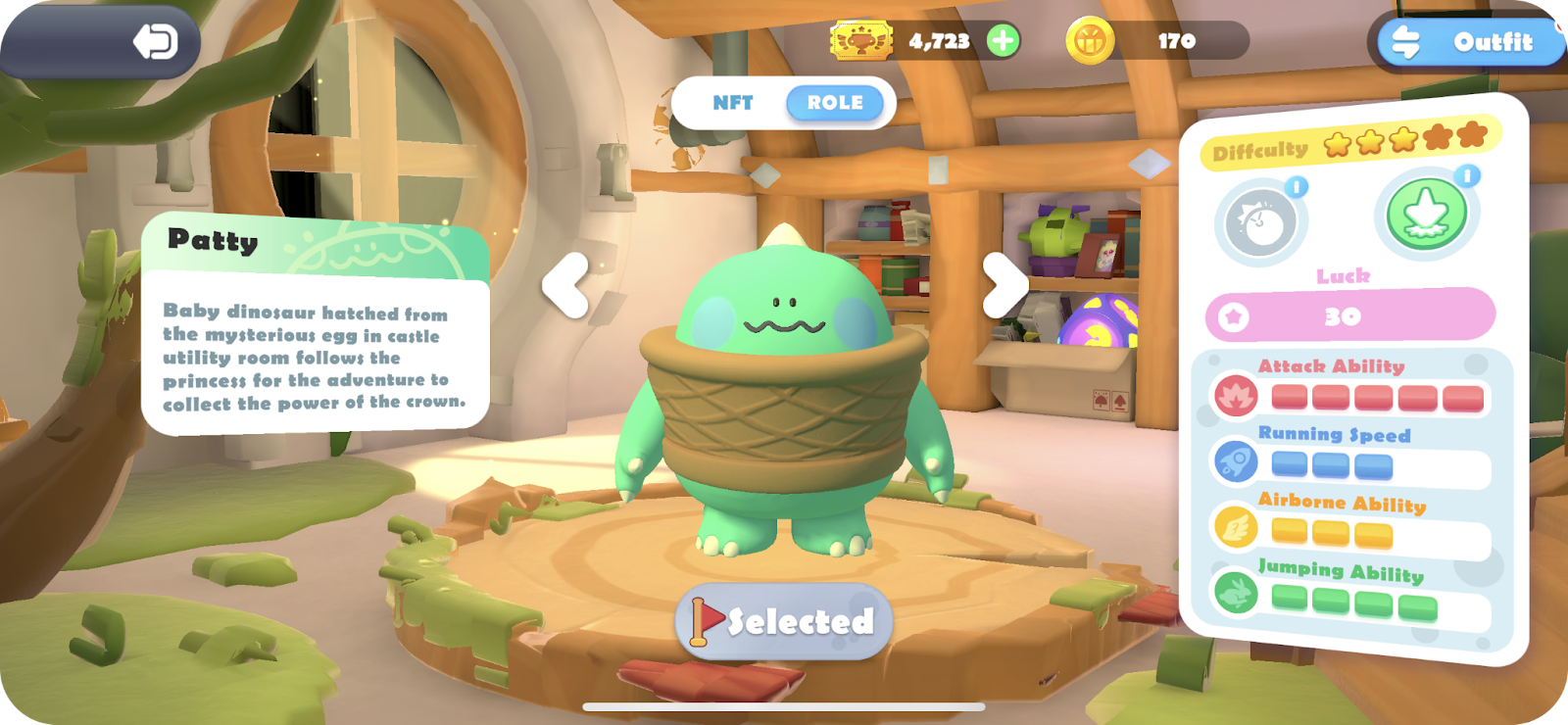The width and height of the screenshot is (1568, 725).
Task: Tap the gold coin currency icon
Action: click(1090, 41)
